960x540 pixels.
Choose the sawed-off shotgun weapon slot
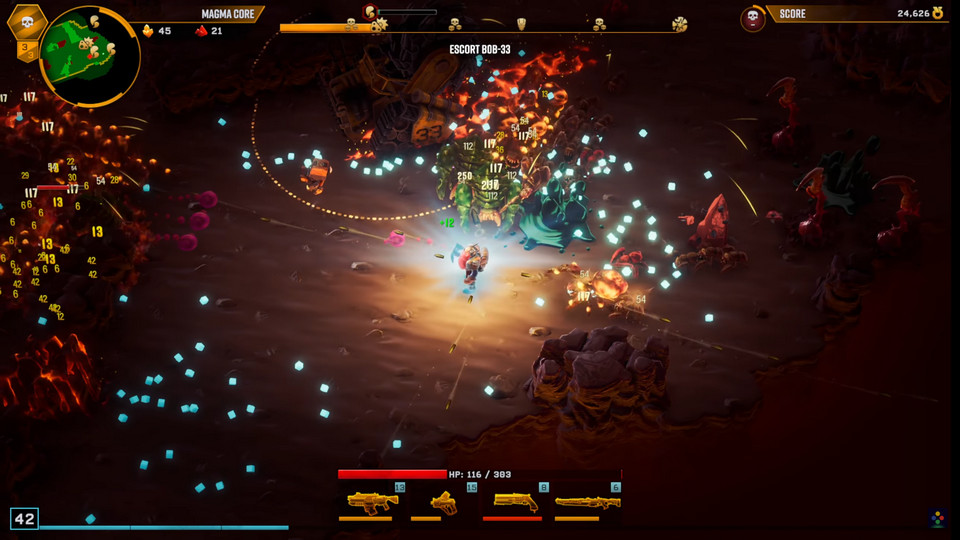514,501
